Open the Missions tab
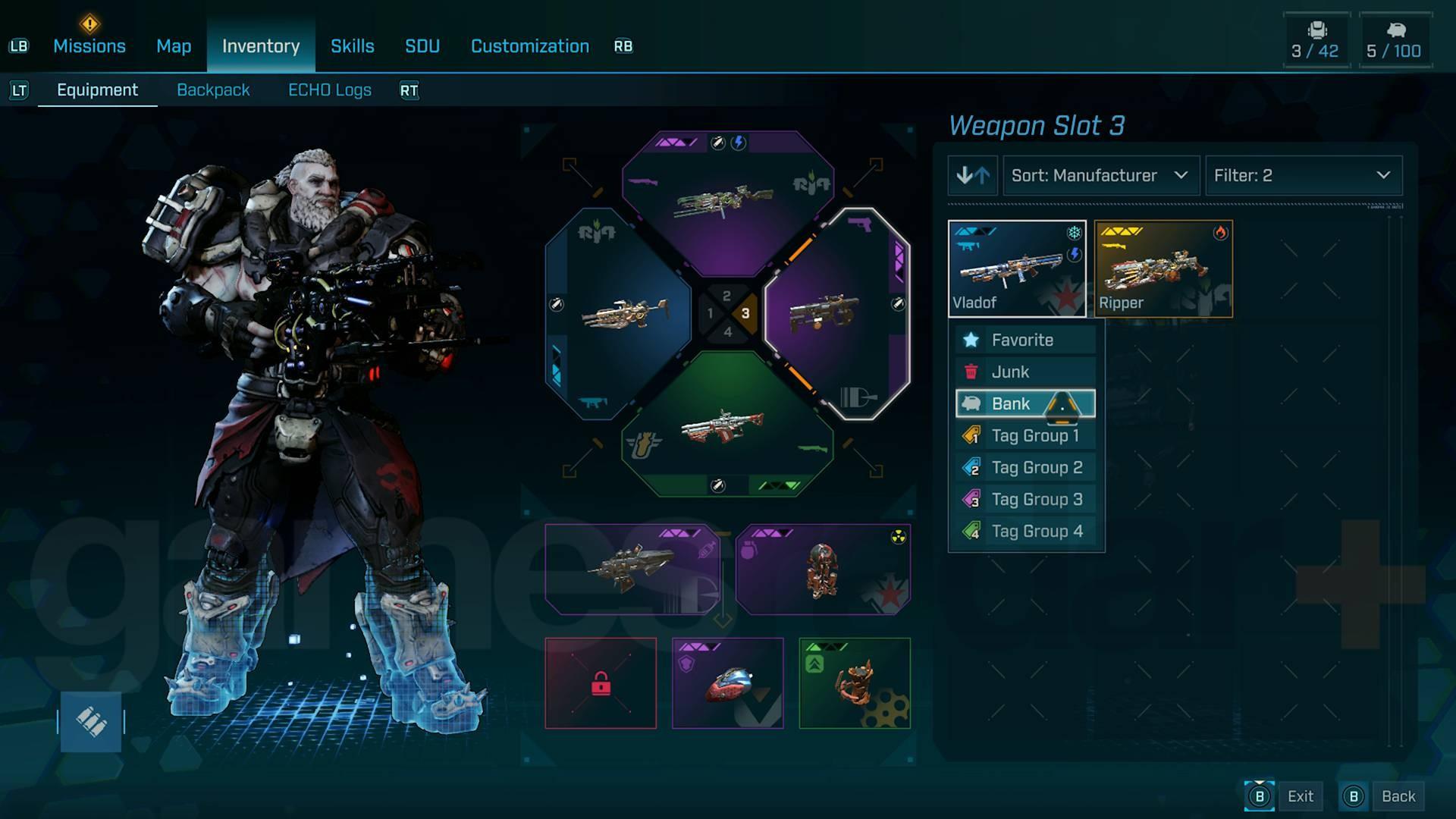1456x819 pixels. [x=89, y=46]
